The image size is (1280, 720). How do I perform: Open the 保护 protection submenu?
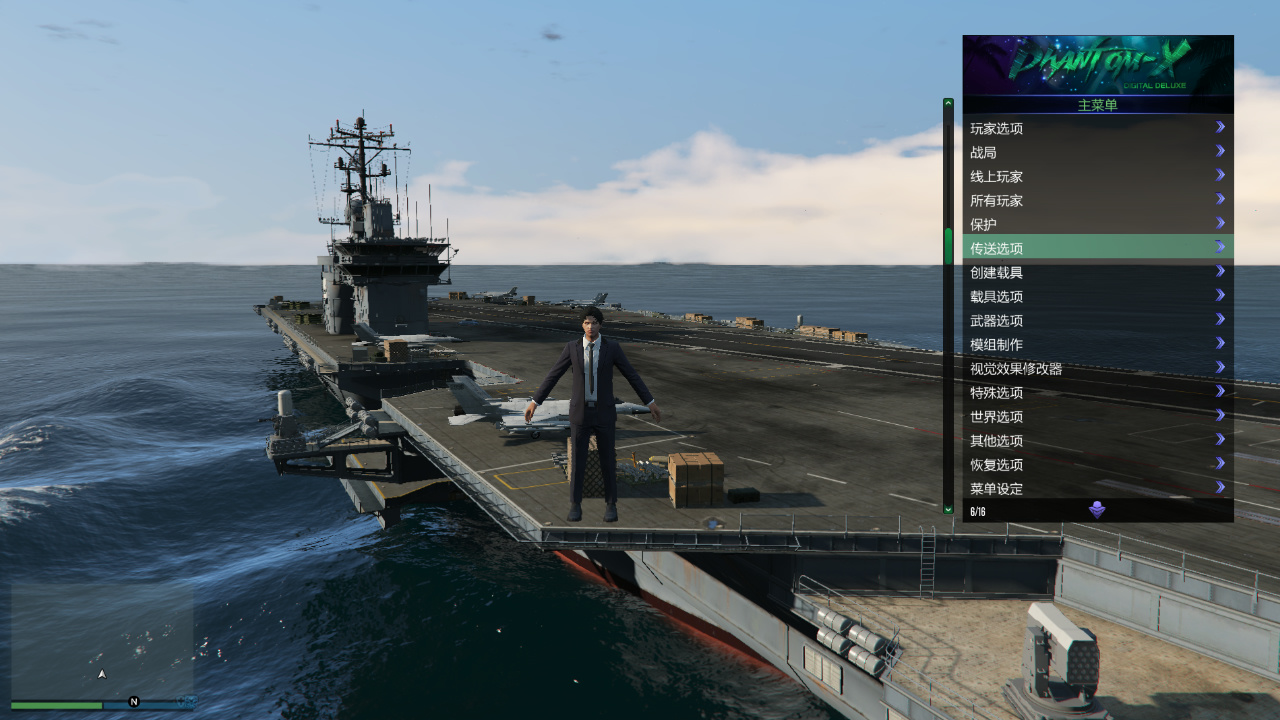(x=1097, y=224)
